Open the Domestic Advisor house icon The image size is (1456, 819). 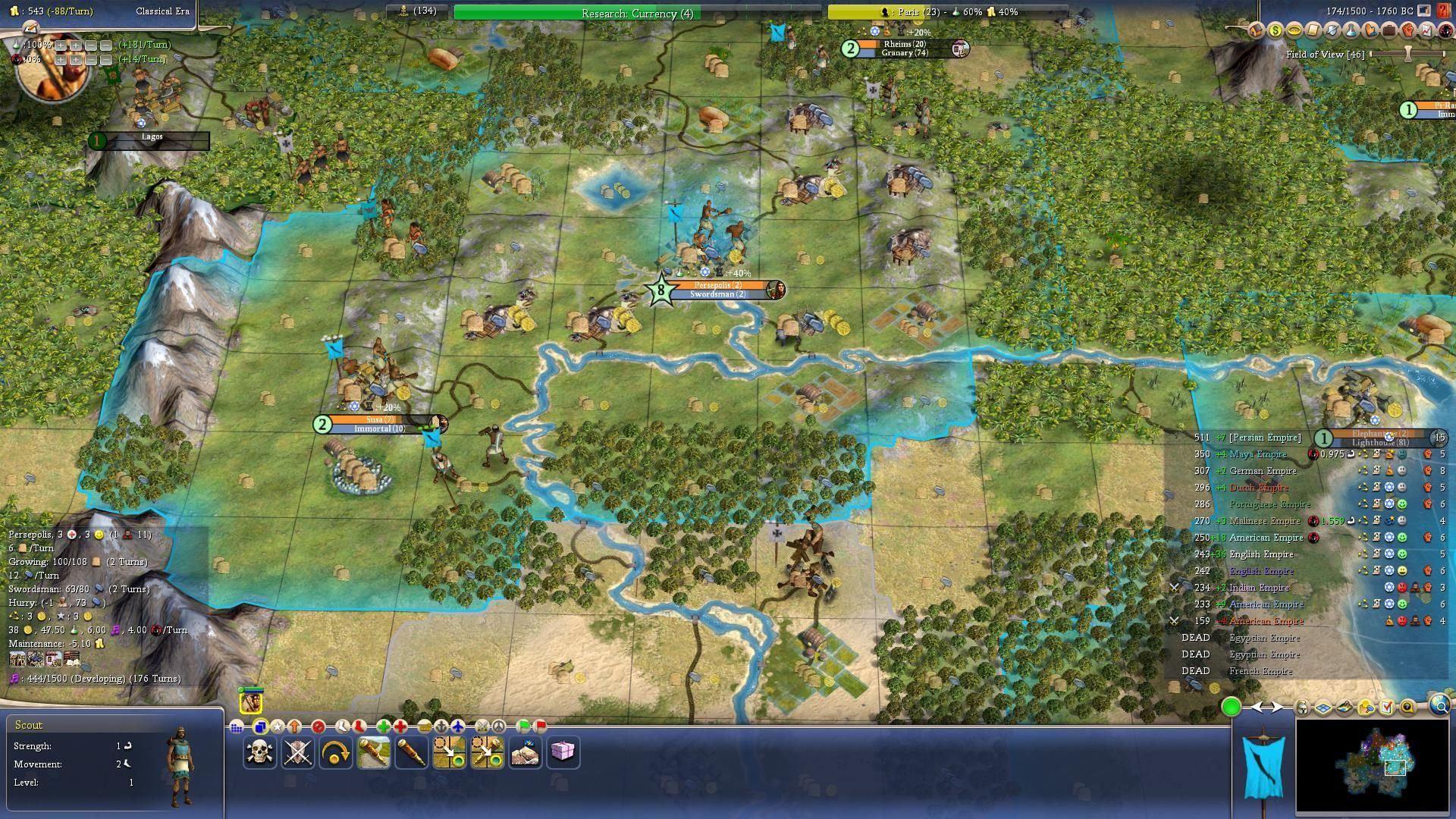click(1255, 30)
